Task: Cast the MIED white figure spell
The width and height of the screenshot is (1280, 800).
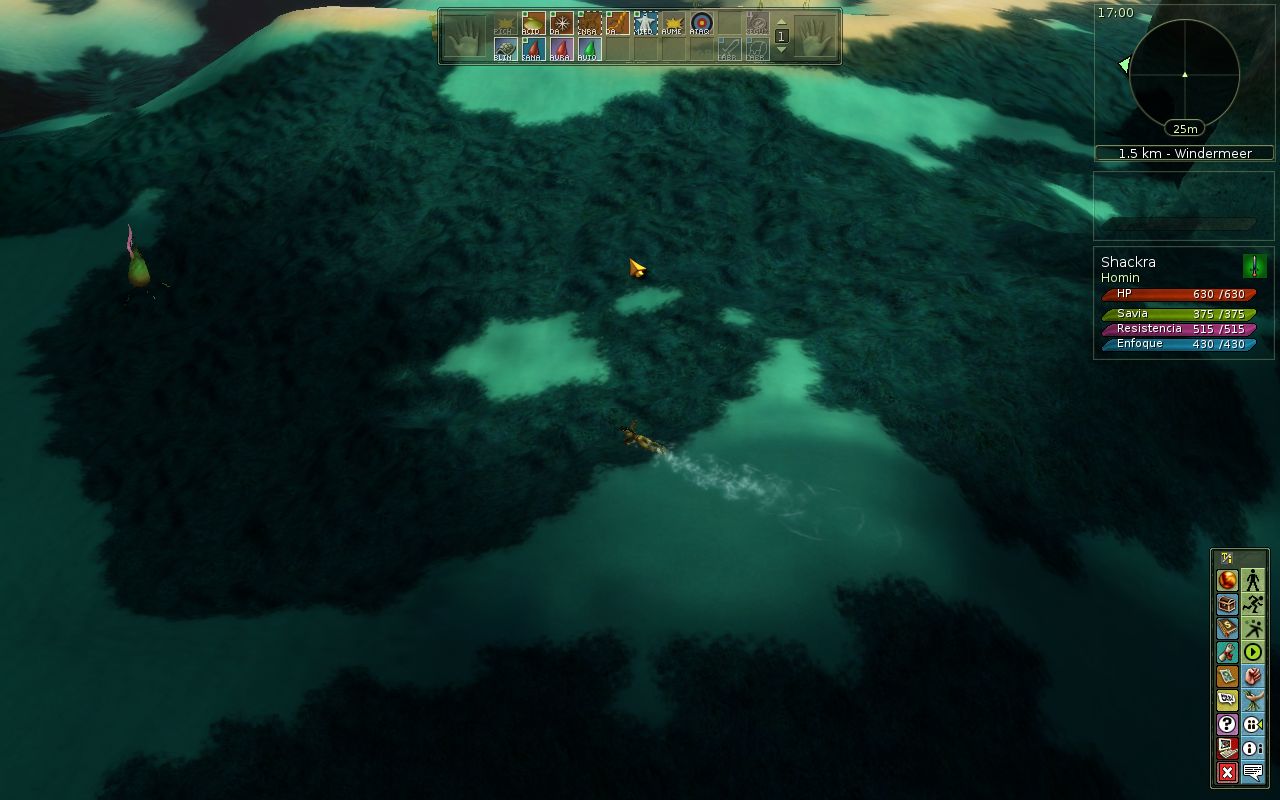Action: (x=645, y=23)
